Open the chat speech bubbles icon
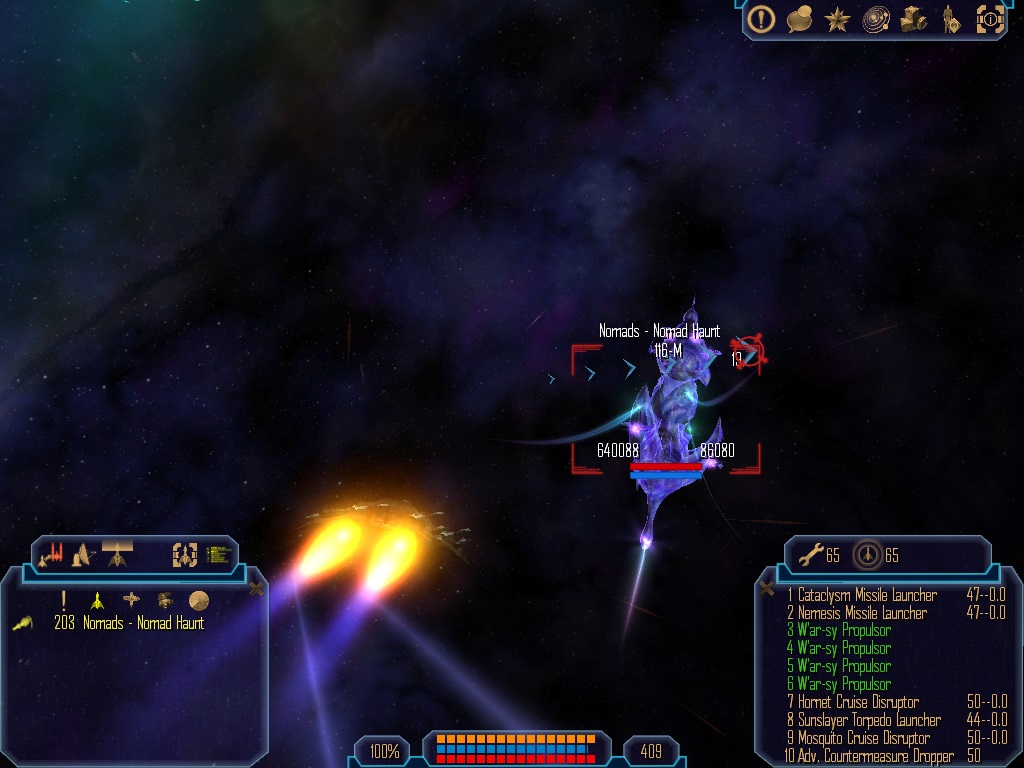 pos(799,18)
